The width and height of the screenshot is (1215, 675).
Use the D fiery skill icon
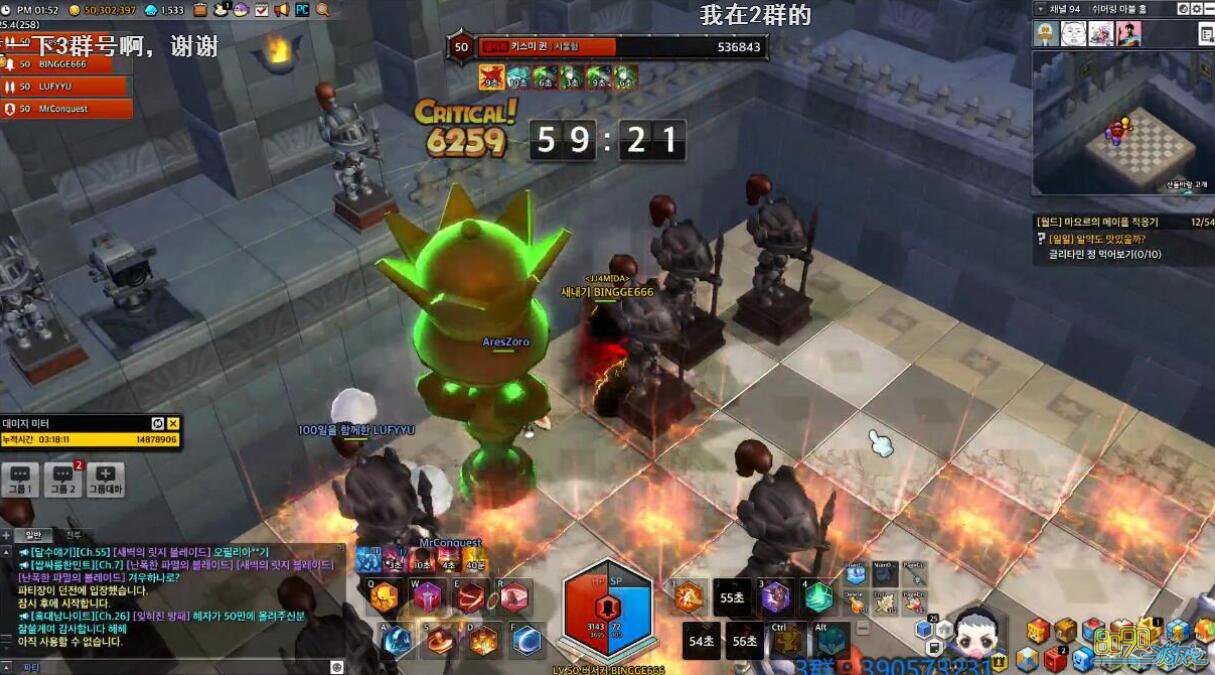pos(484,640)
